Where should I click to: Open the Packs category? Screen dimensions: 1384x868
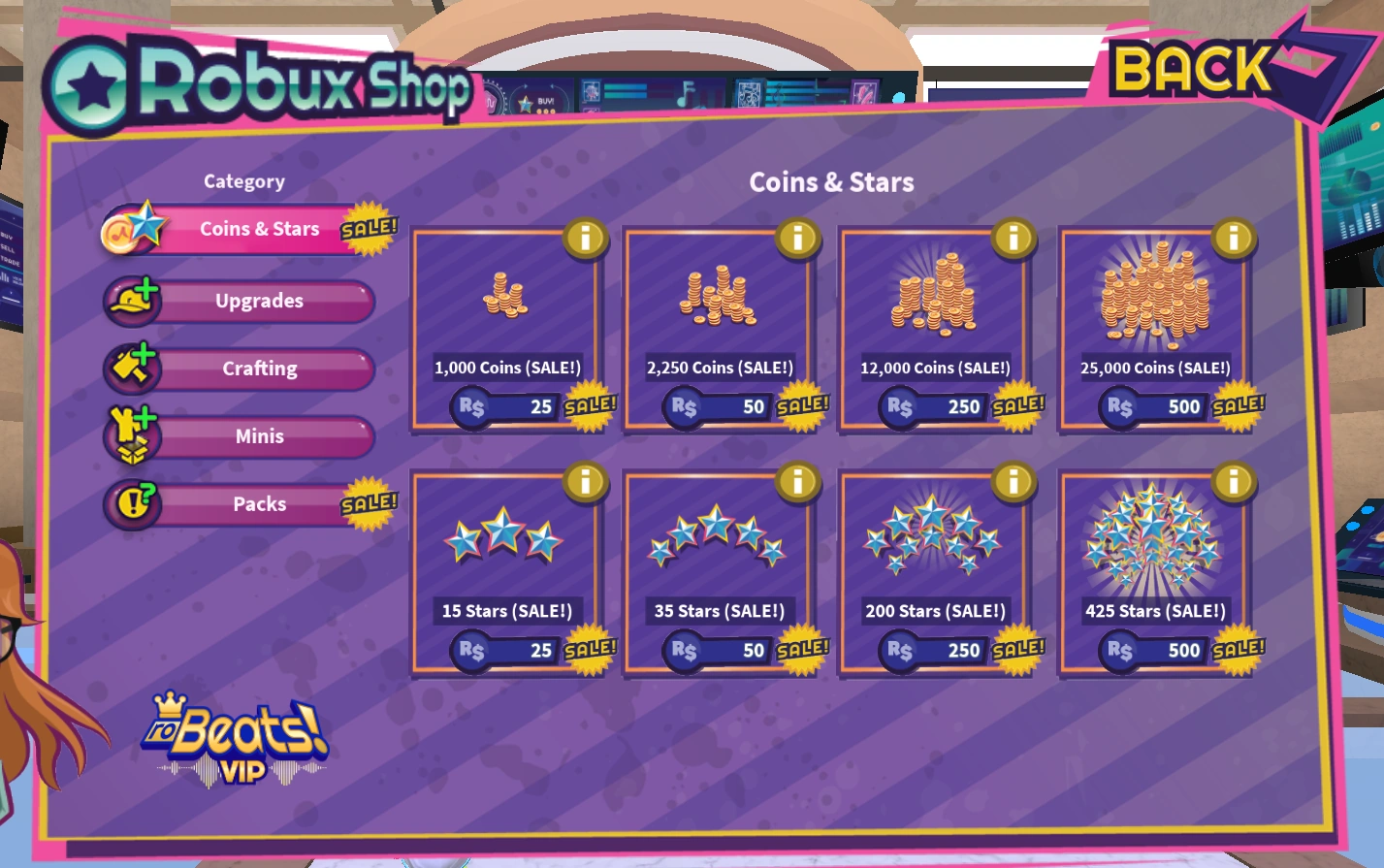coord(258,503)
